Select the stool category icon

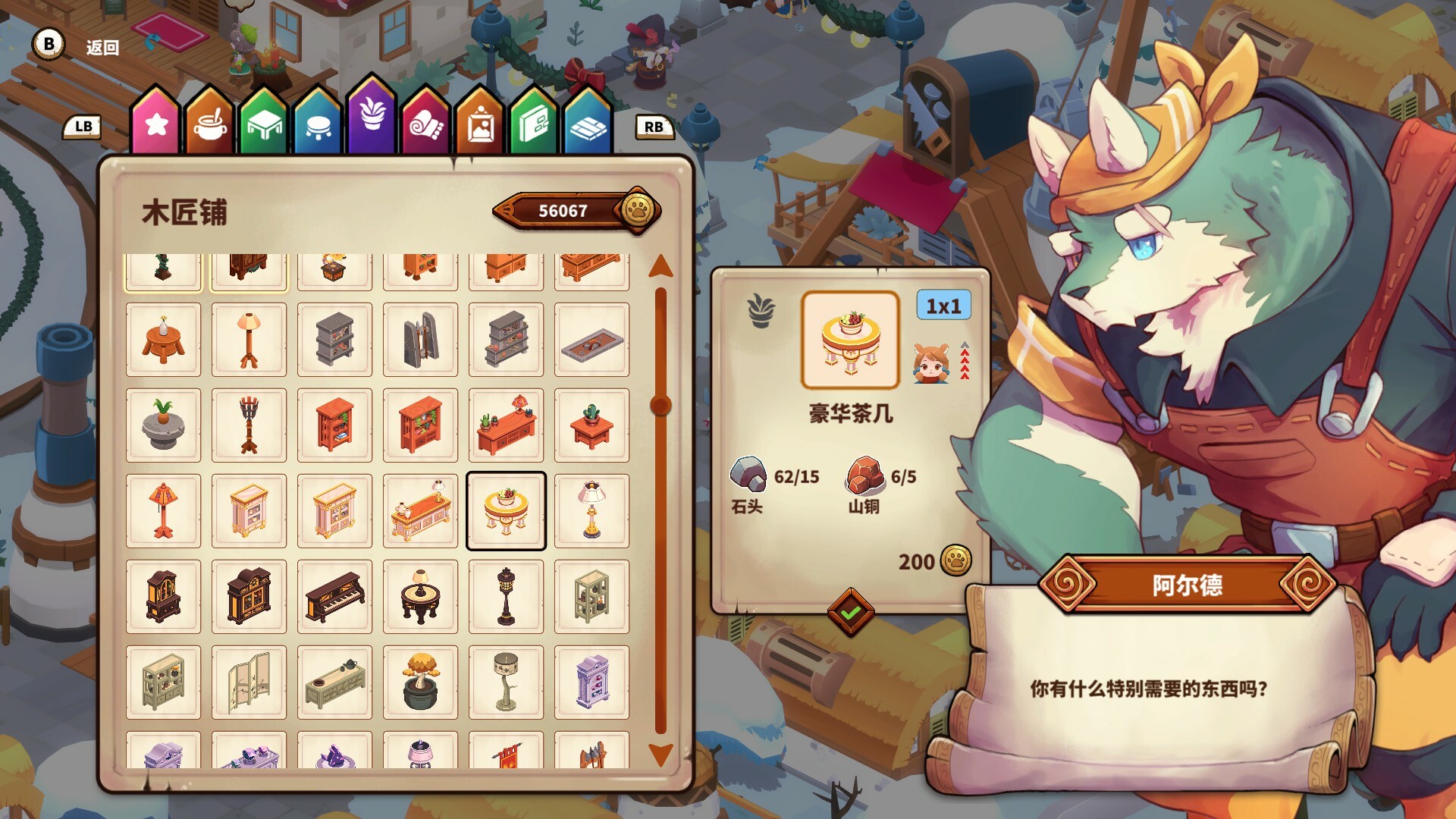click(317, 121)
